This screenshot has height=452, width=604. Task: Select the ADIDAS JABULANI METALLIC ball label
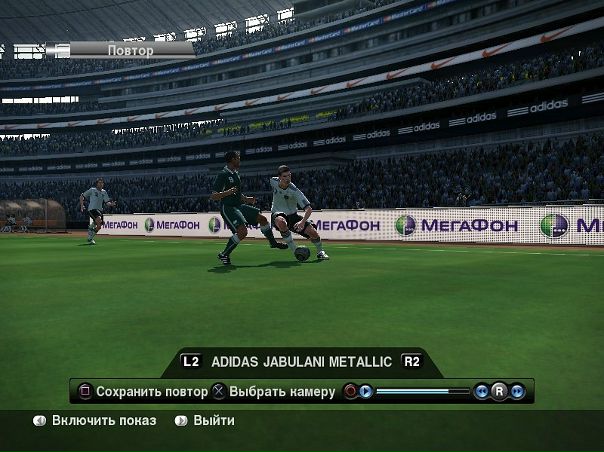[301, 362]
